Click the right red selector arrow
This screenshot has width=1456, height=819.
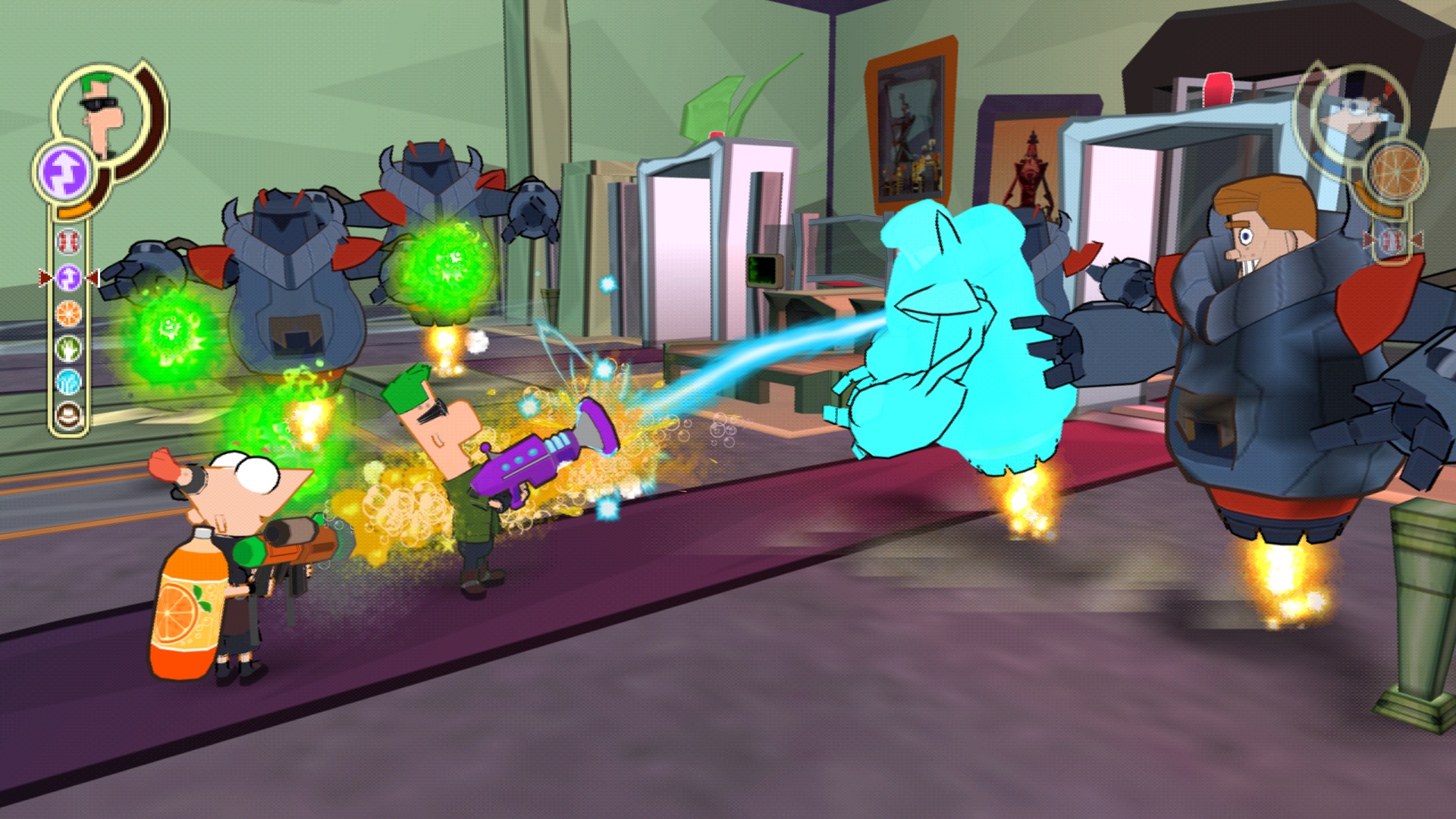coord(93,278)
